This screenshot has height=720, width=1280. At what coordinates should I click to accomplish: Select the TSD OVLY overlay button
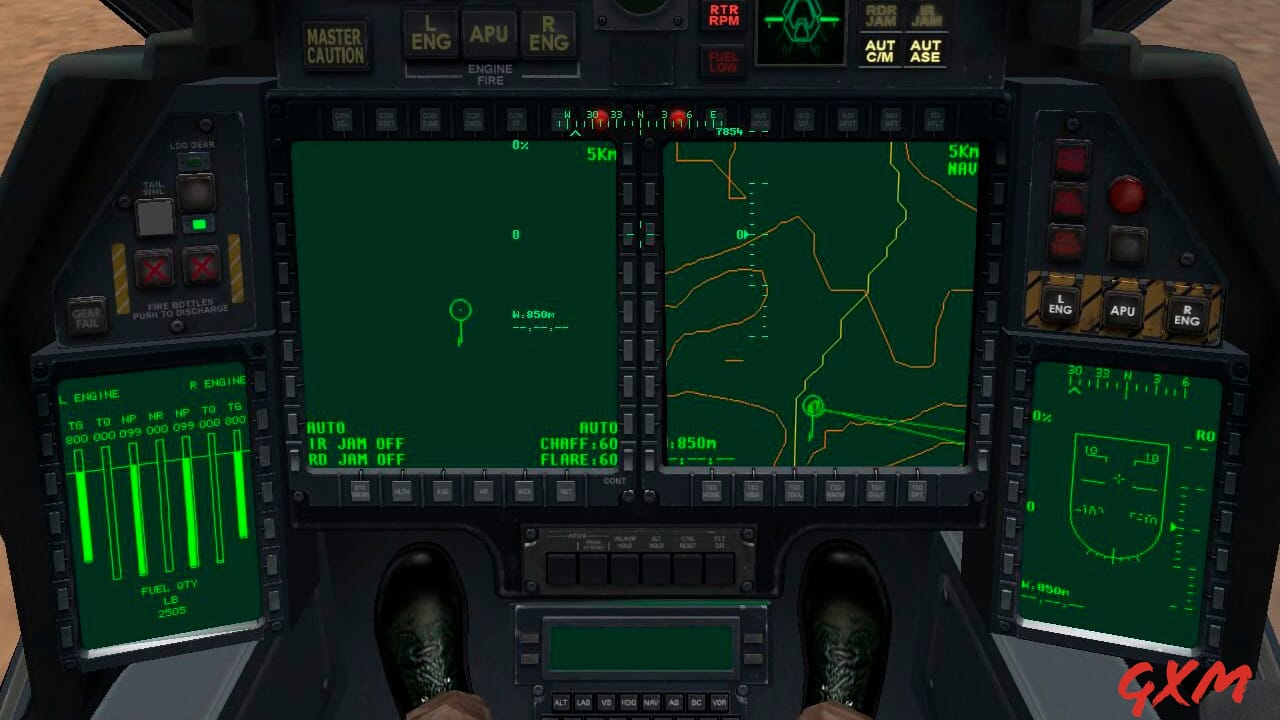874,490
